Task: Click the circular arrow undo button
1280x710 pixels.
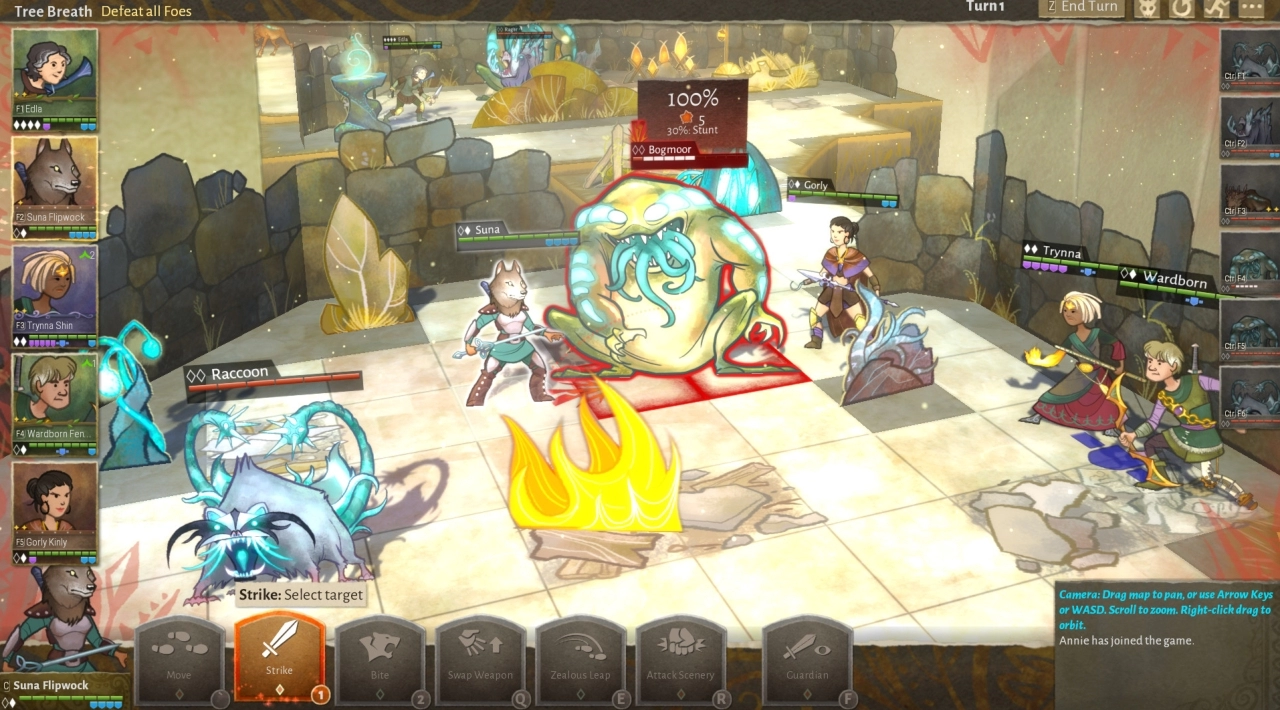Action: (x=1182, y=8)
